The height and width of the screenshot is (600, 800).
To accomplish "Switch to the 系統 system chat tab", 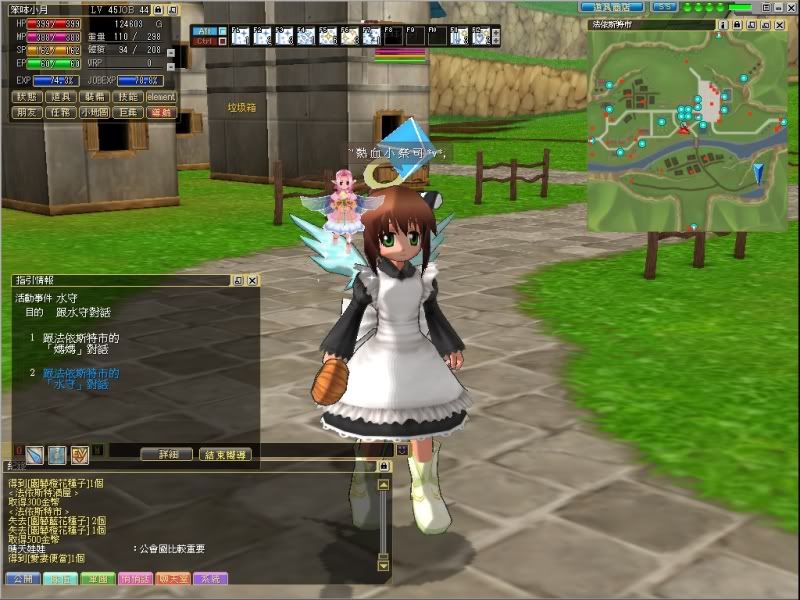I will coord(211,579).
